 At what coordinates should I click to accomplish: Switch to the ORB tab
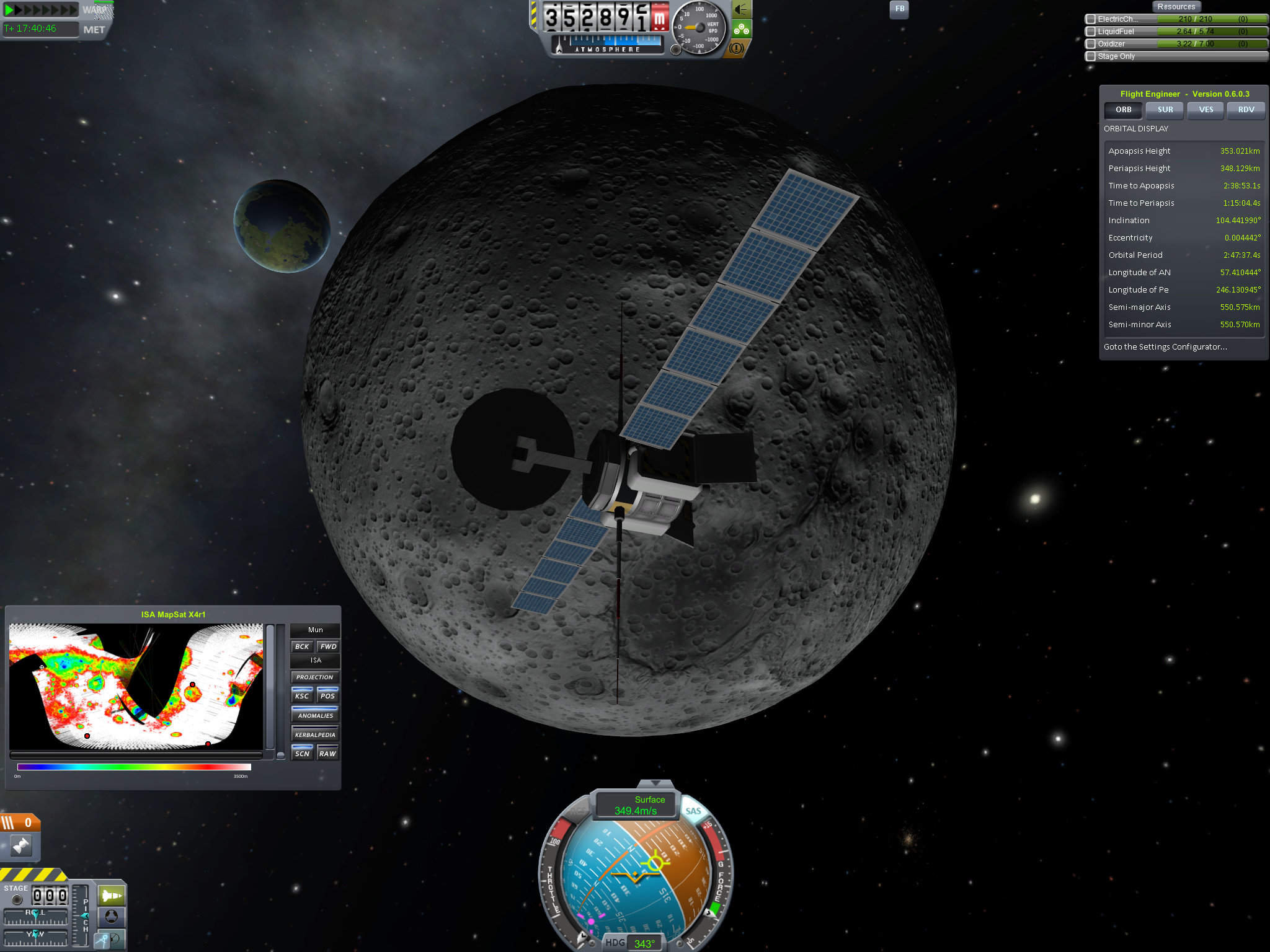click(1123, 110)
